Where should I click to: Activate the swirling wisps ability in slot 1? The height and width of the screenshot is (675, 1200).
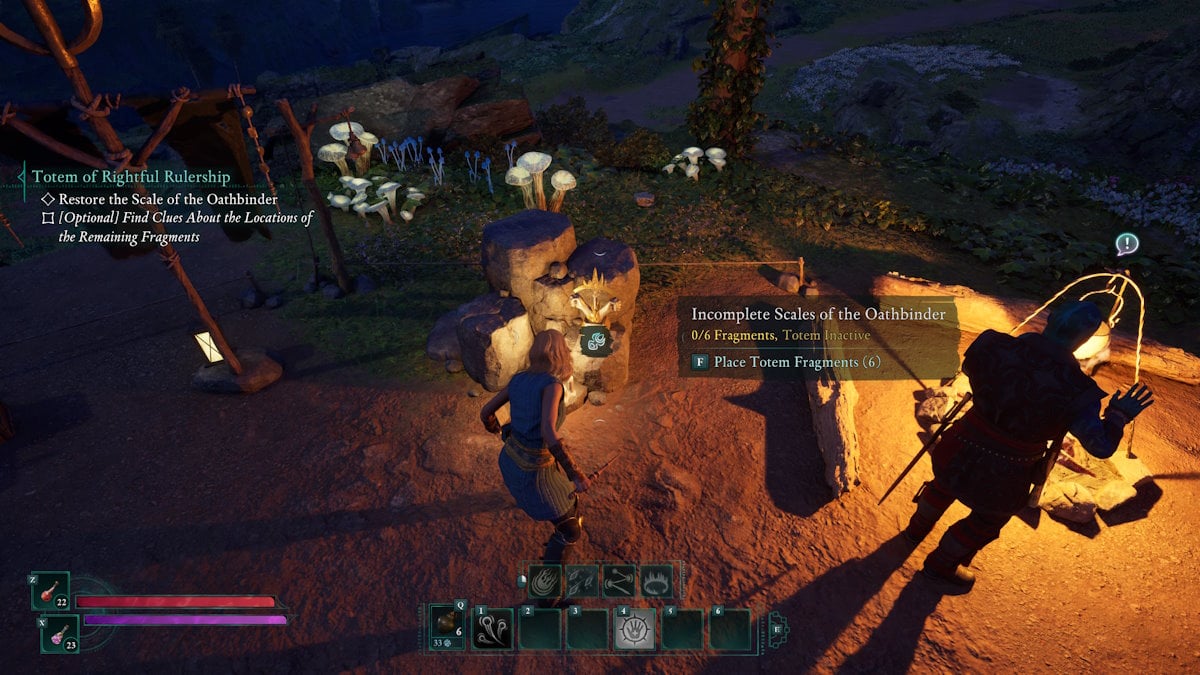pyautogui.click(x=492, y=630)
